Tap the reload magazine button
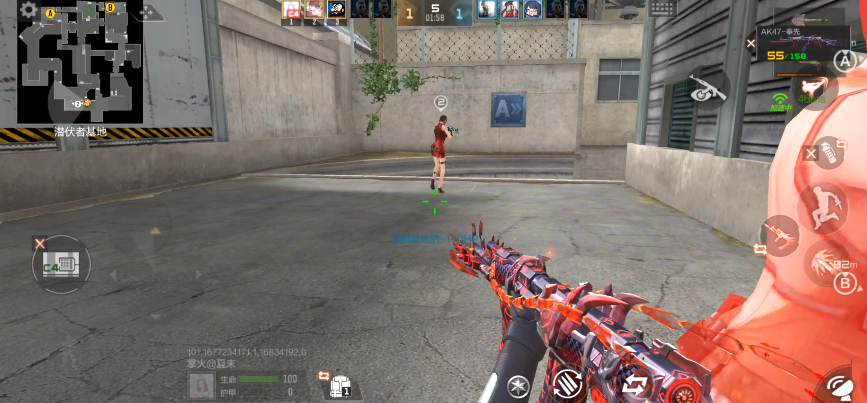The width and height of the screenshot is (867, 403). coord(568,383)
